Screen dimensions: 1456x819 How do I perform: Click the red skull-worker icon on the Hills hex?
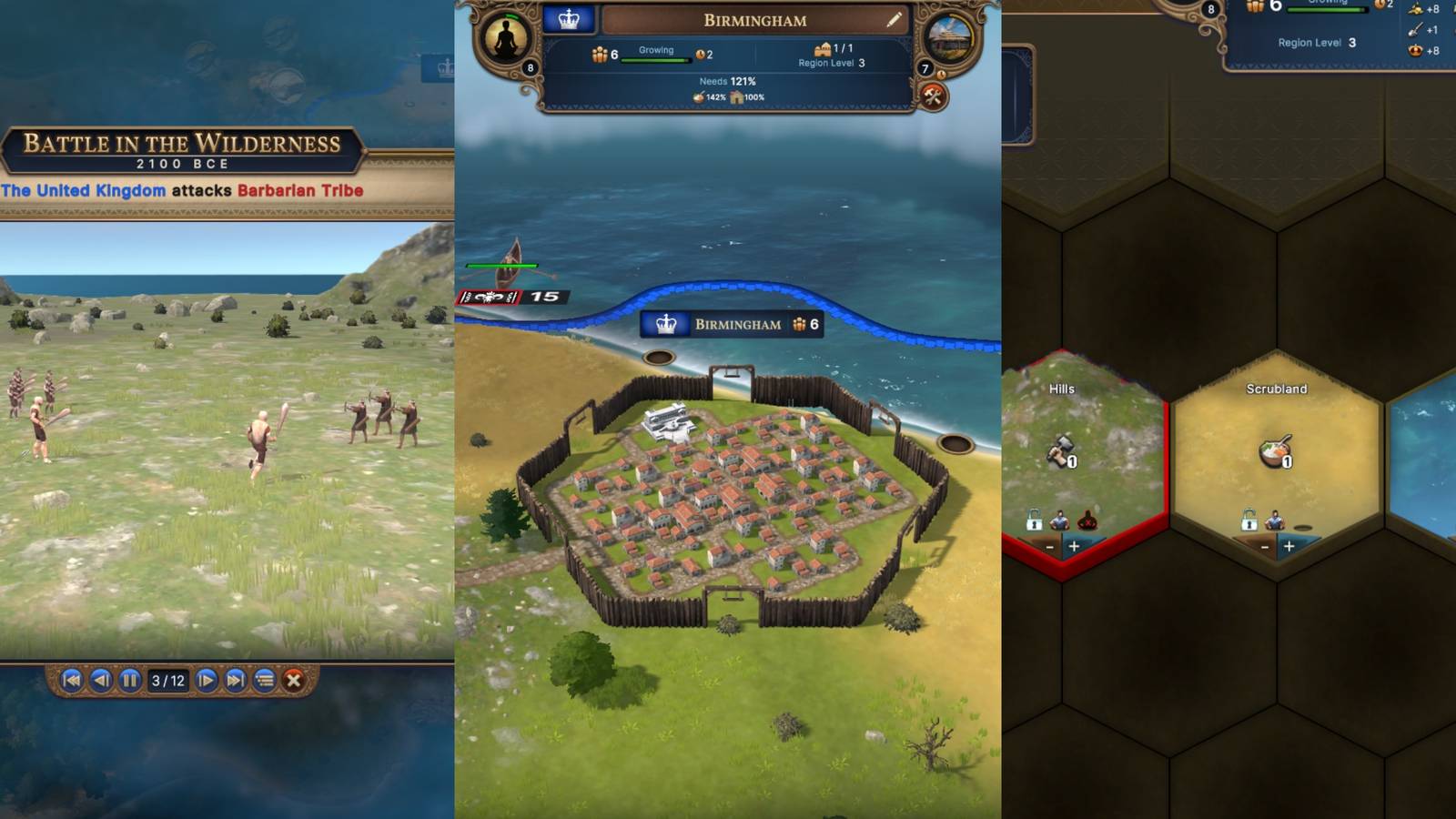[x=1087, y=521]
